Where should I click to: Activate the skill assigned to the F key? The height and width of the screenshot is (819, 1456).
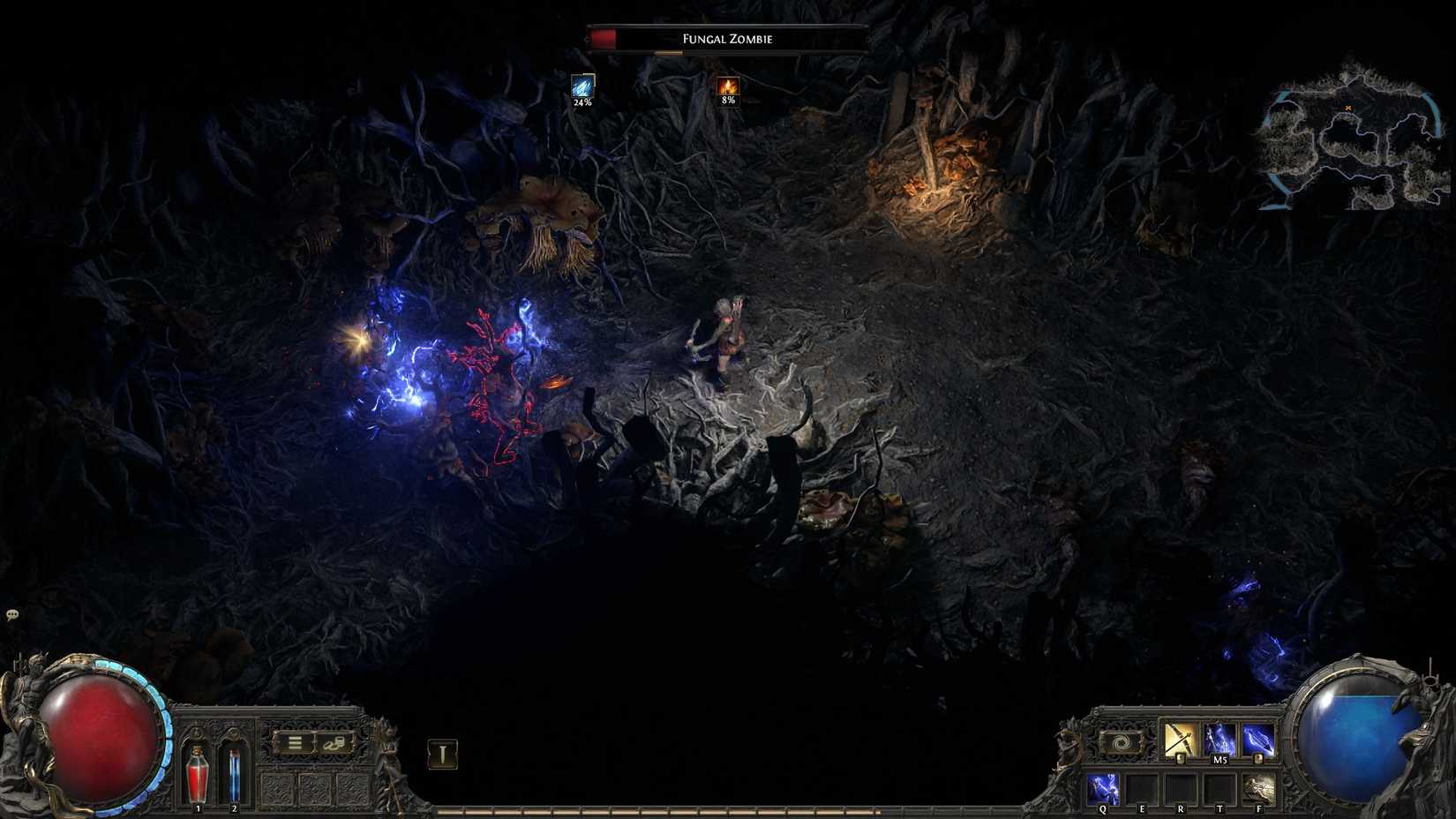(1257, 786)
